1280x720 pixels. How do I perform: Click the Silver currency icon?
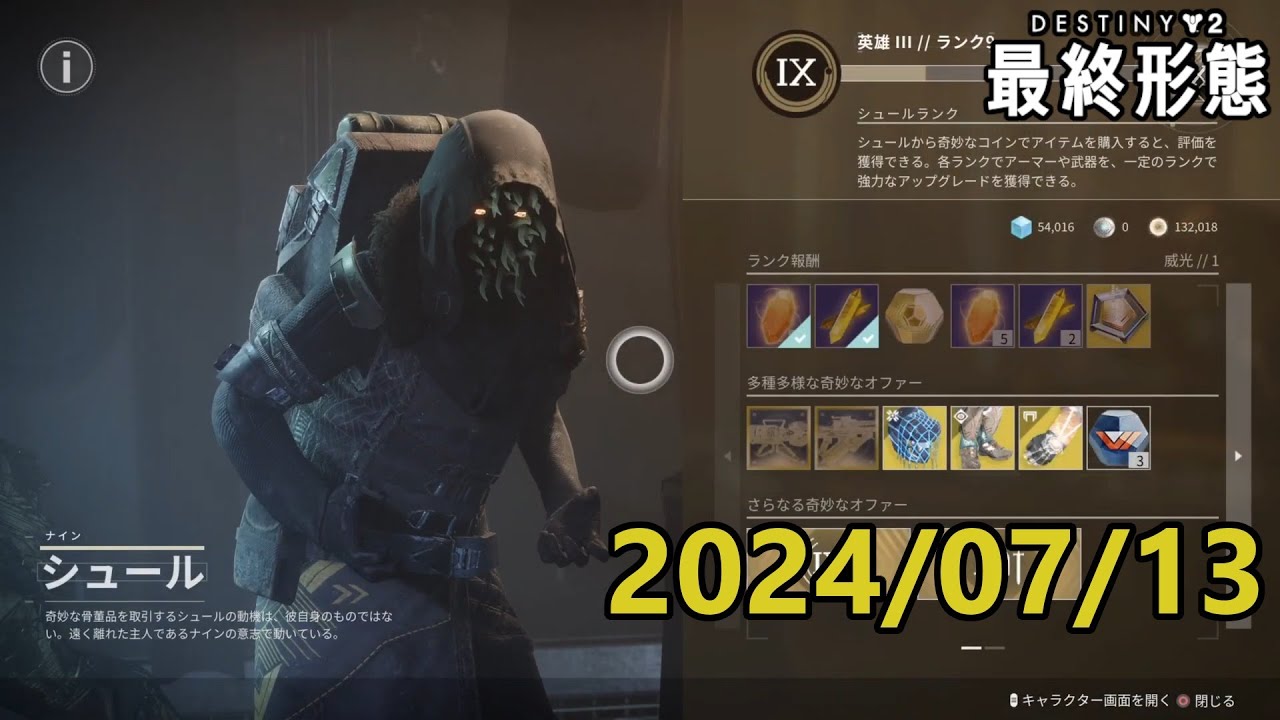(x=1102, y=227)
